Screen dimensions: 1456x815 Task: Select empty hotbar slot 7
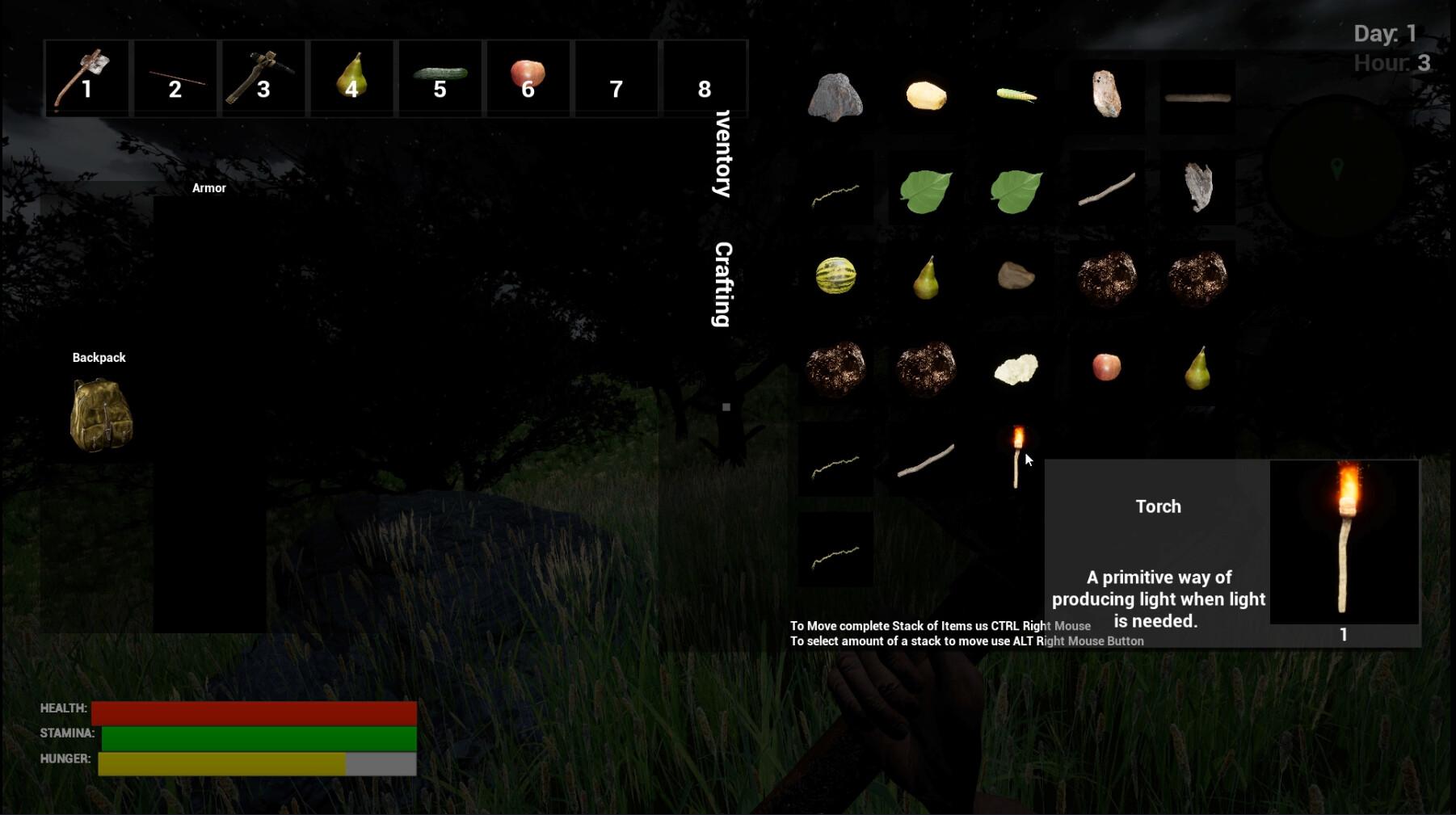pos(616,78)
